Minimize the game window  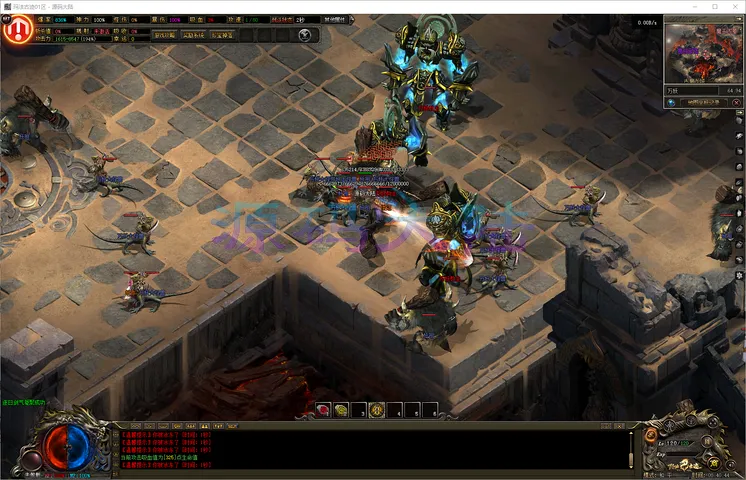(686, 6)
